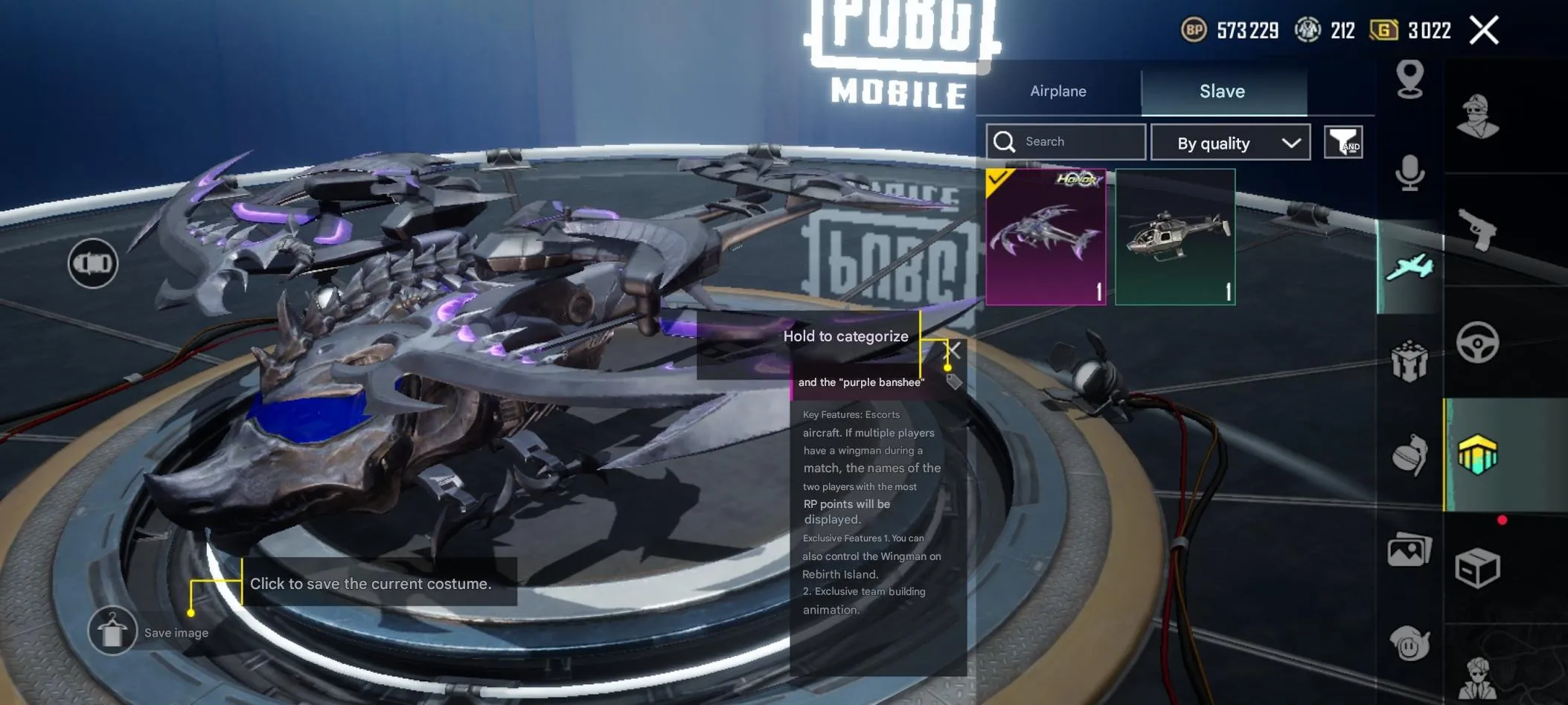The height and width of the screenshot is (705, 1568).
Task: Save the current costume with hanger icon
Action: (112, 631)
